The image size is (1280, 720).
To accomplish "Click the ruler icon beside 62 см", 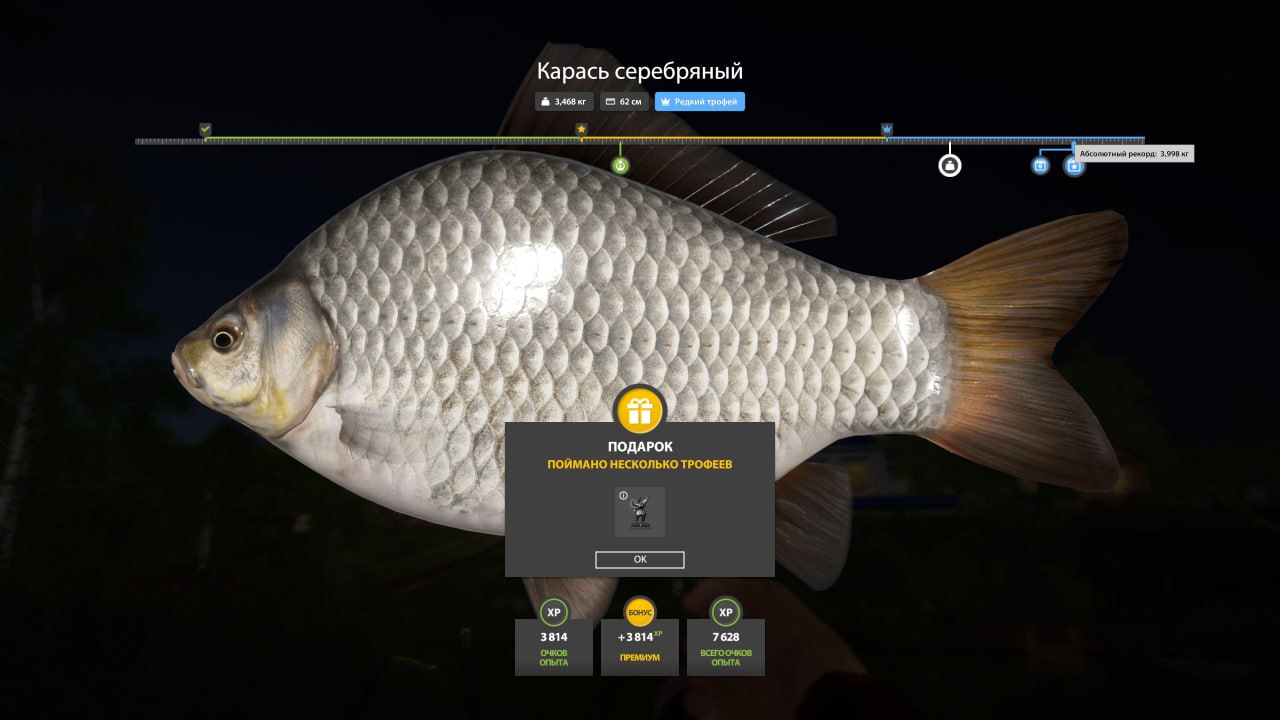I will 611,101.
